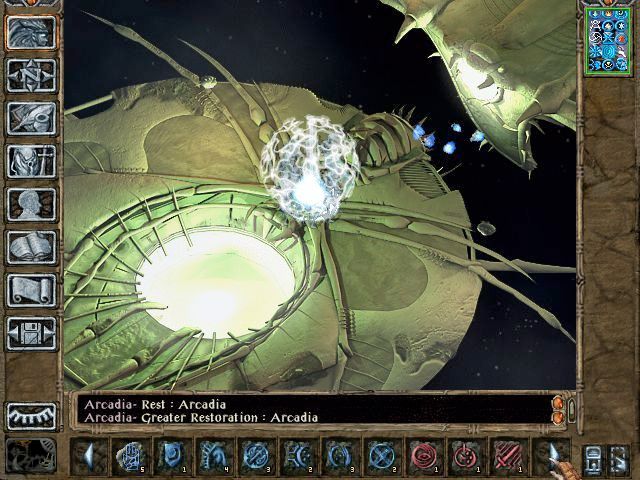The image size is (640, 480).
Task: Cast the red diagonal-striped spell
Action: click(508, 456)
